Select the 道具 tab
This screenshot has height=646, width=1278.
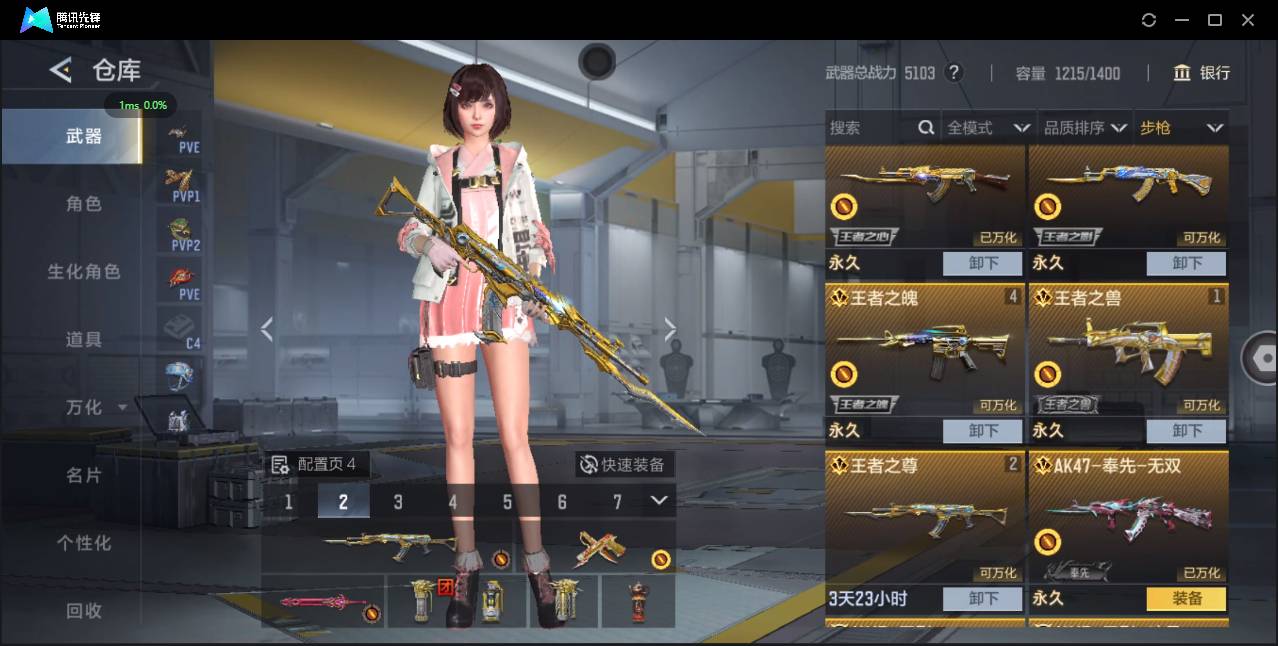point(84,340)
